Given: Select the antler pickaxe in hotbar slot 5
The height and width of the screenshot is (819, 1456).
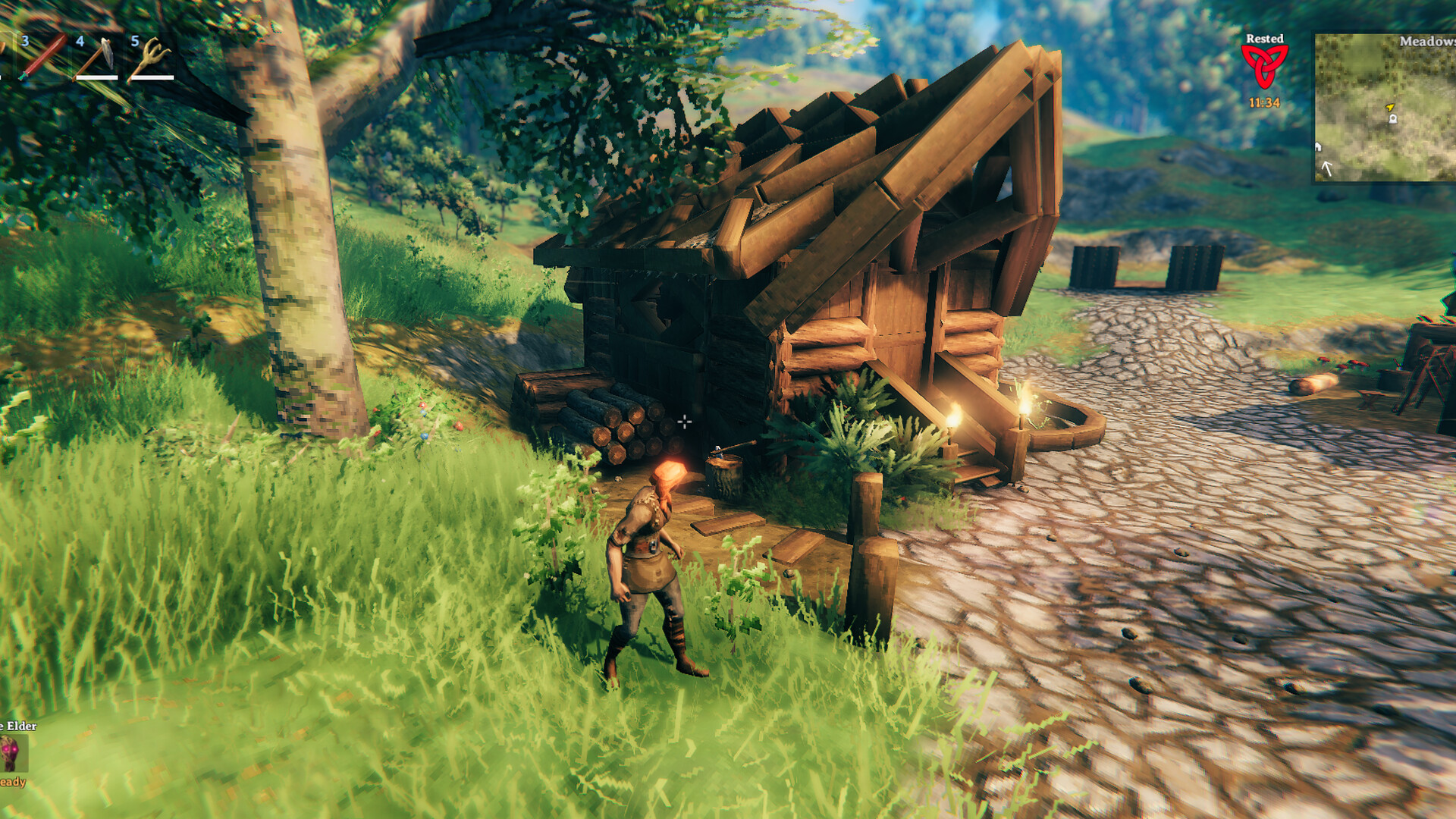Looking at the screenshot, I should click(152, 55).
